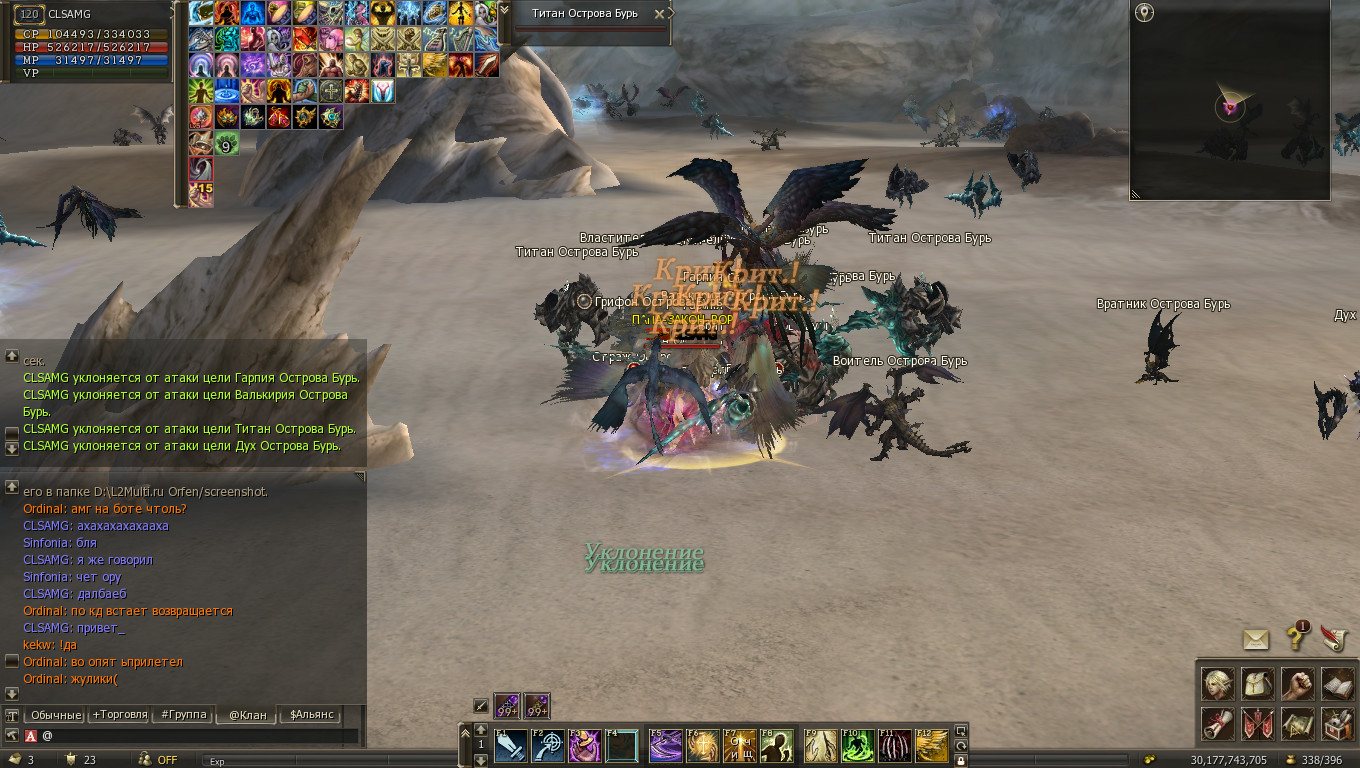Screen dimensions: 1360x768
Task: Use the F1 sword attack skill
Action: click(511, 746)
